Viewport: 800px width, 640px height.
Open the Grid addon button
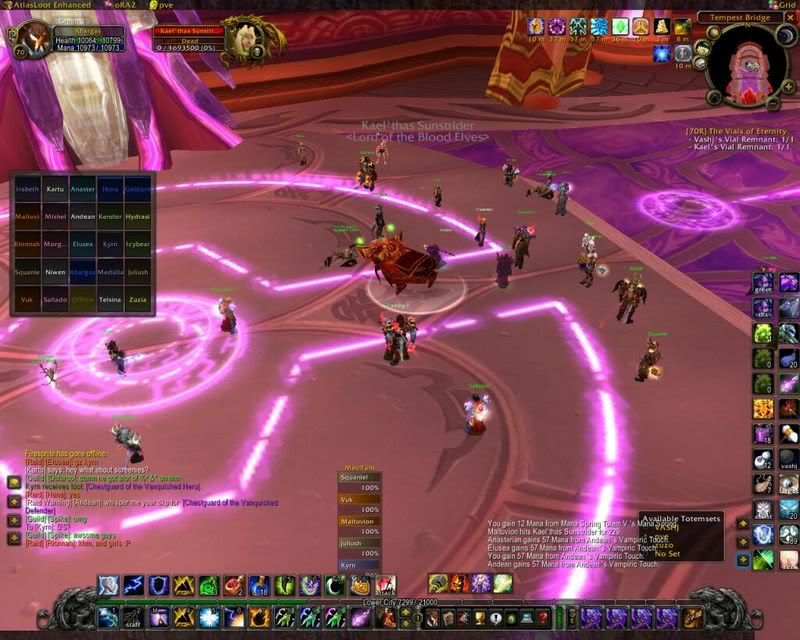pyautogui.click(x=783, y=5)
